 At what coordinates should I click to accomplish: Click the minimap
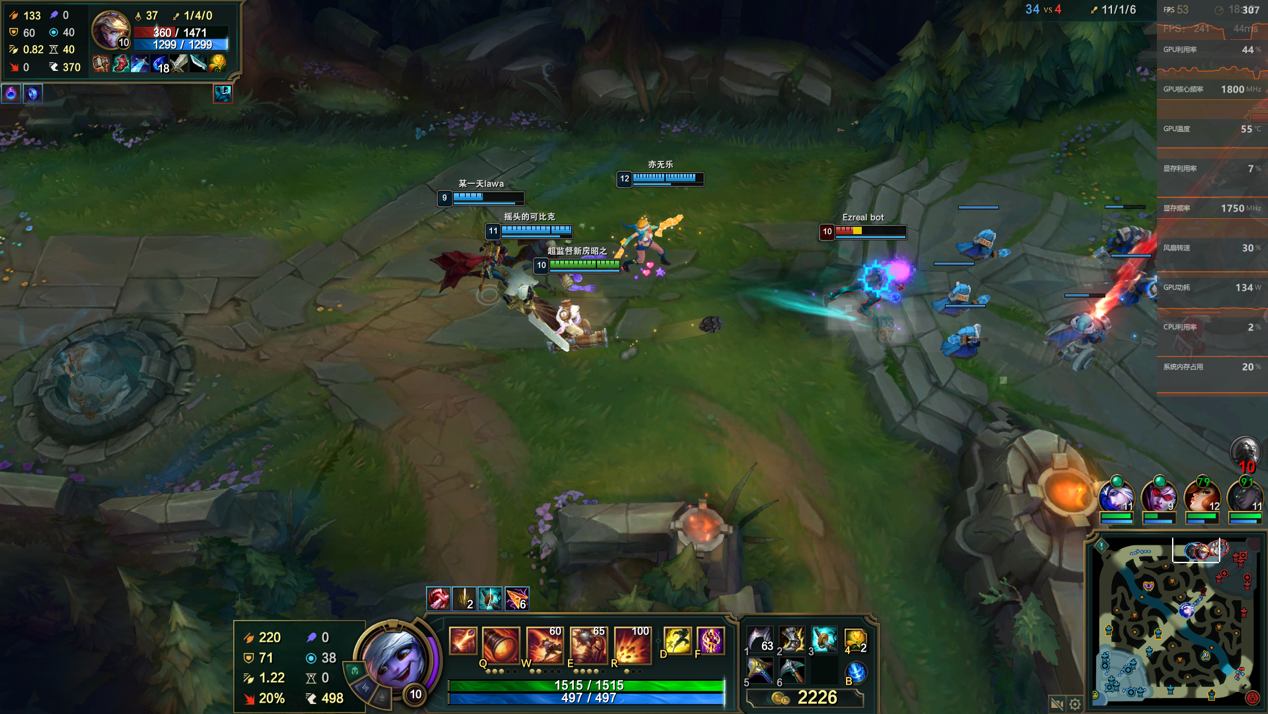(1177, 622)
